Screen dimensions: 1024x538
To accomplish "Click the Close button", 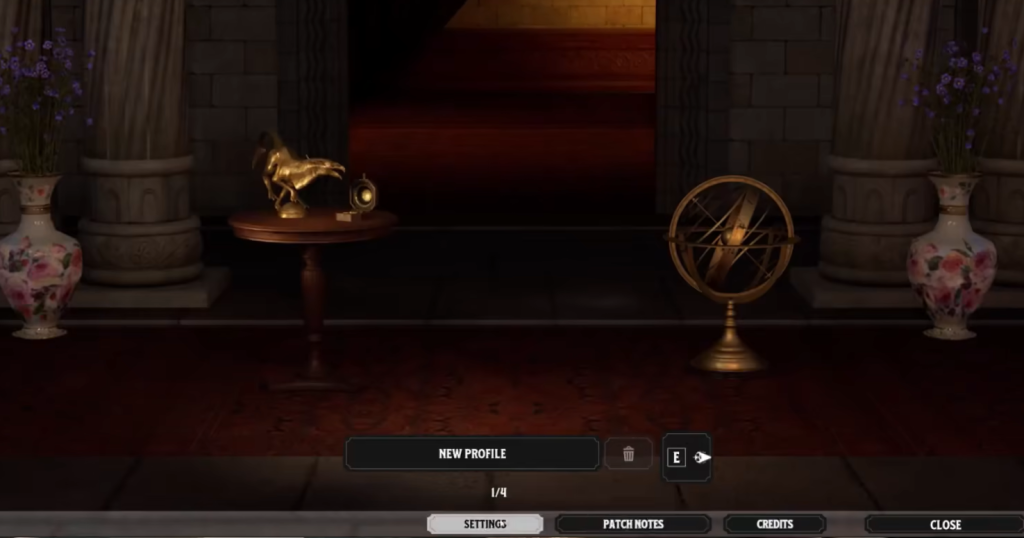I will (944, 524).
